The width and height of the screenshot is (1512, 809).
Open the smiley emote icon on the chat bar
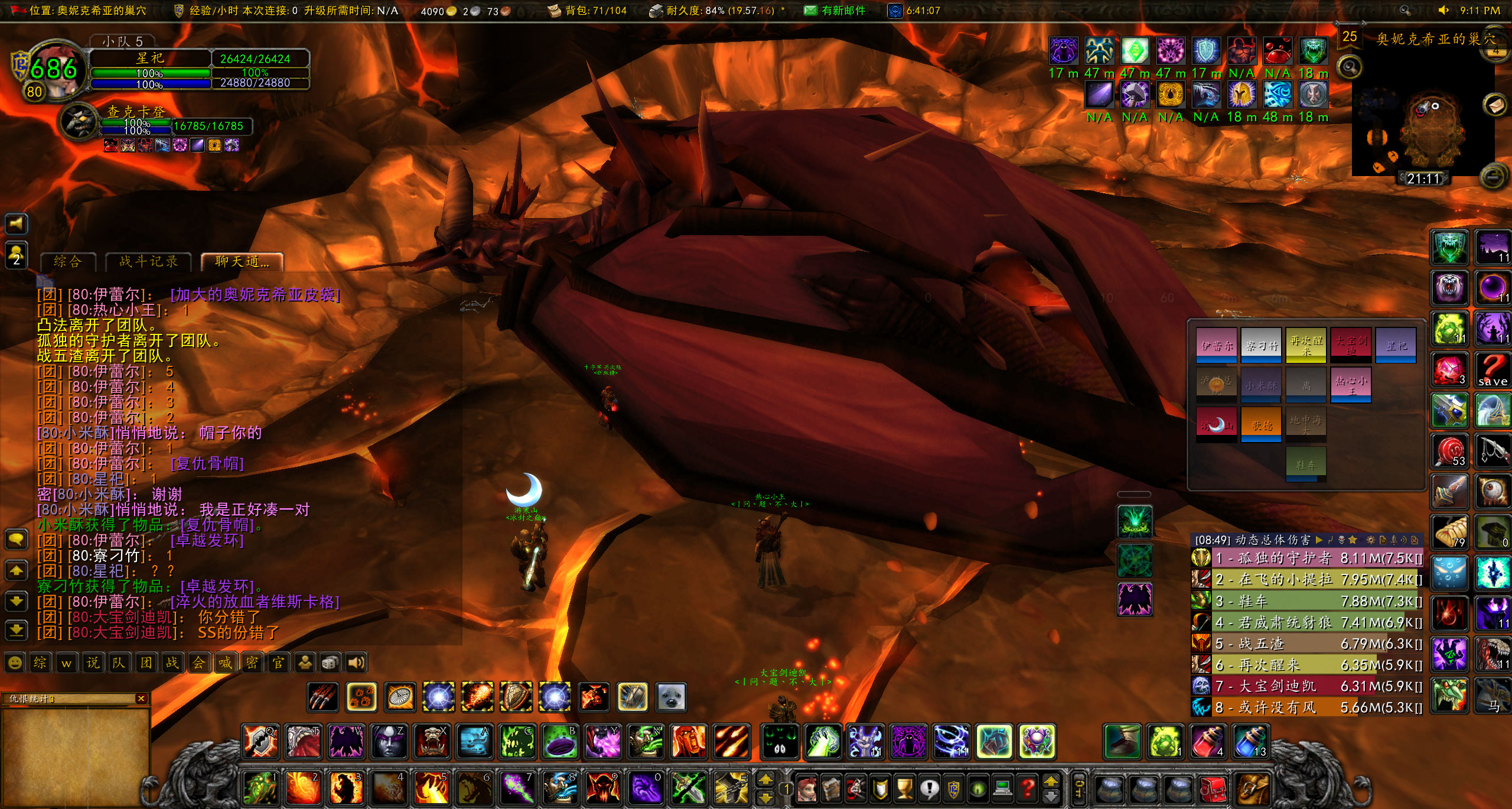click(15, 663)
